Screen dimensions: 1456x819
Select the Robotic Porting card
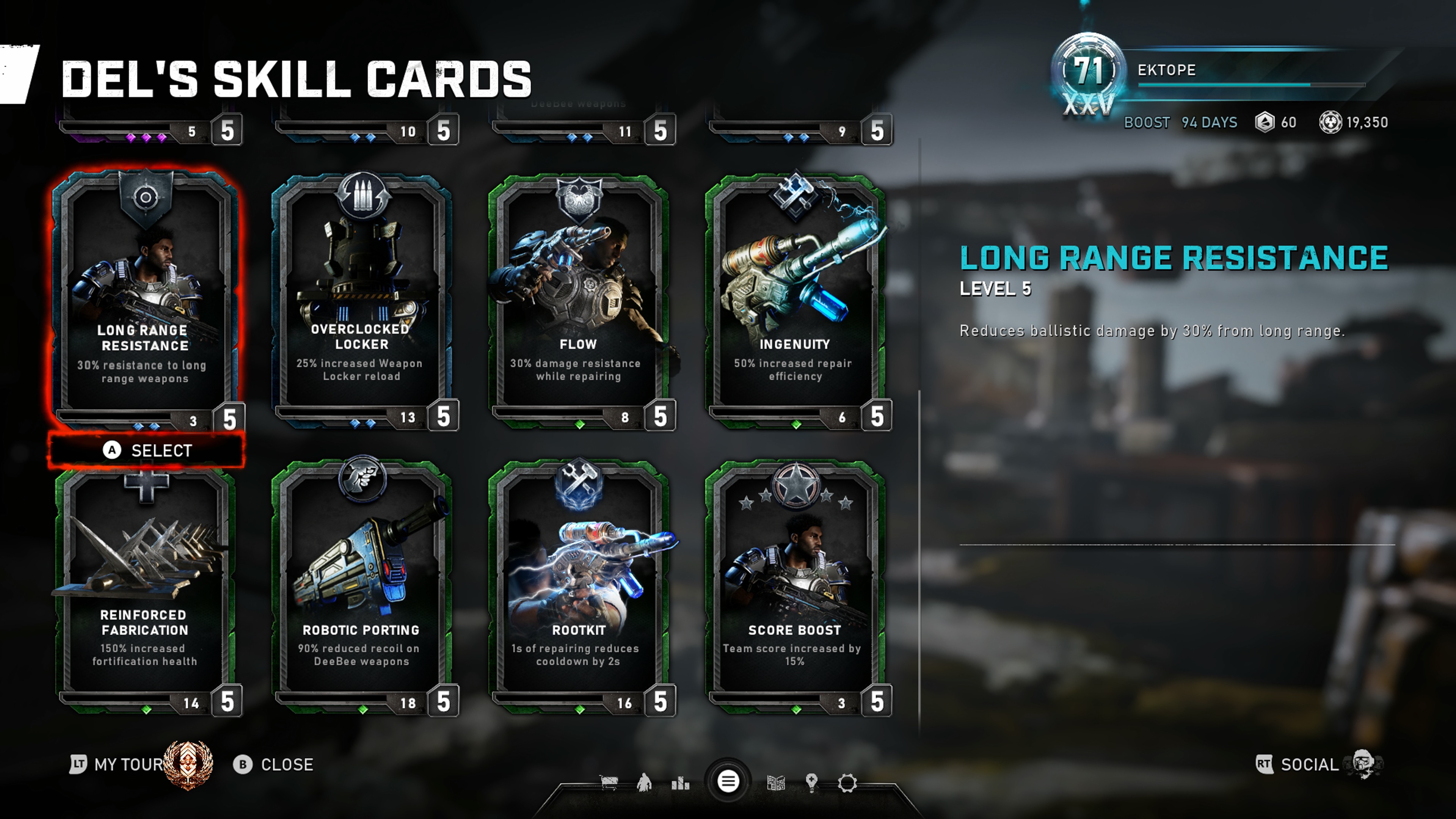(362, 588)
